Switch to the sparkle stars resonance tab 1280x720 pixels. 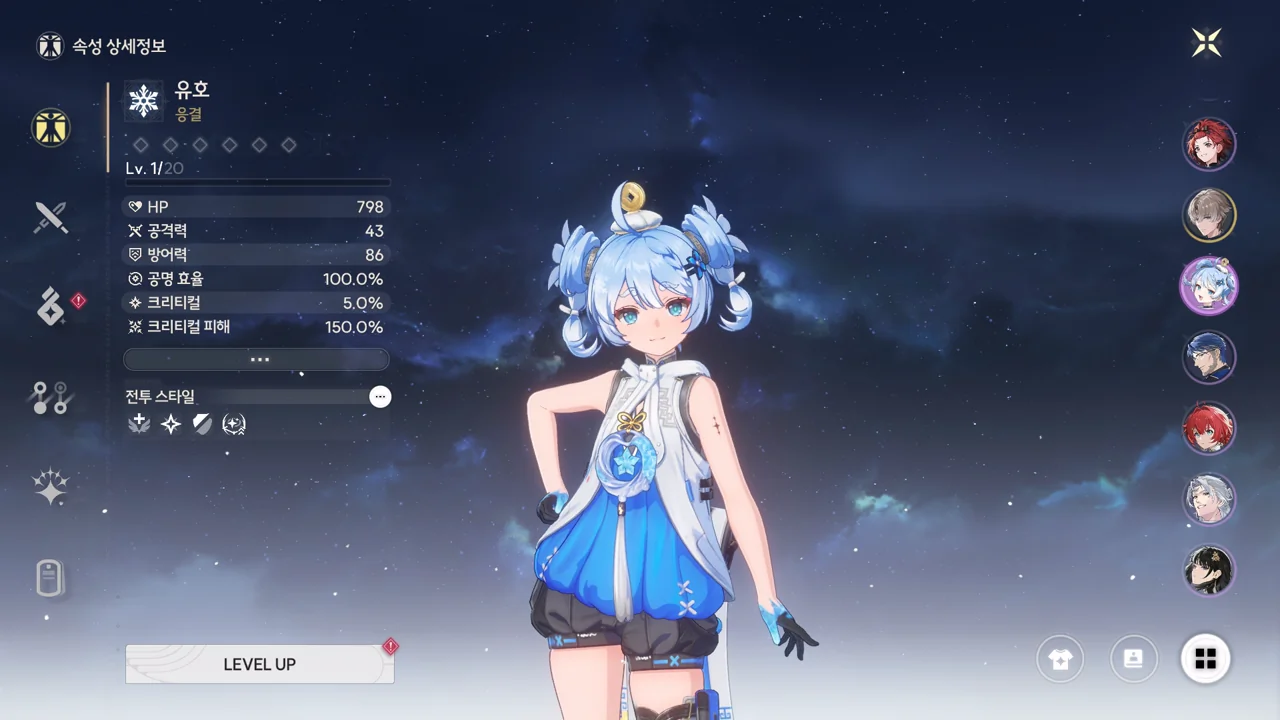pyautogui.click(x=50, y=487)
